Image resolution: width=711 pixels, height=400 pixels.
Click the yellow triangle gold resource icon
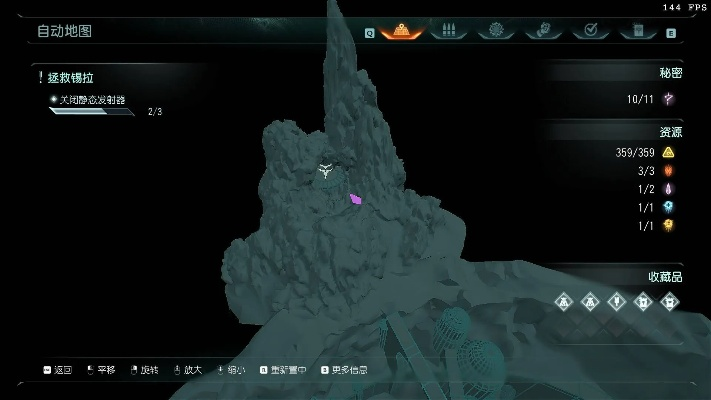pos(668,153)
